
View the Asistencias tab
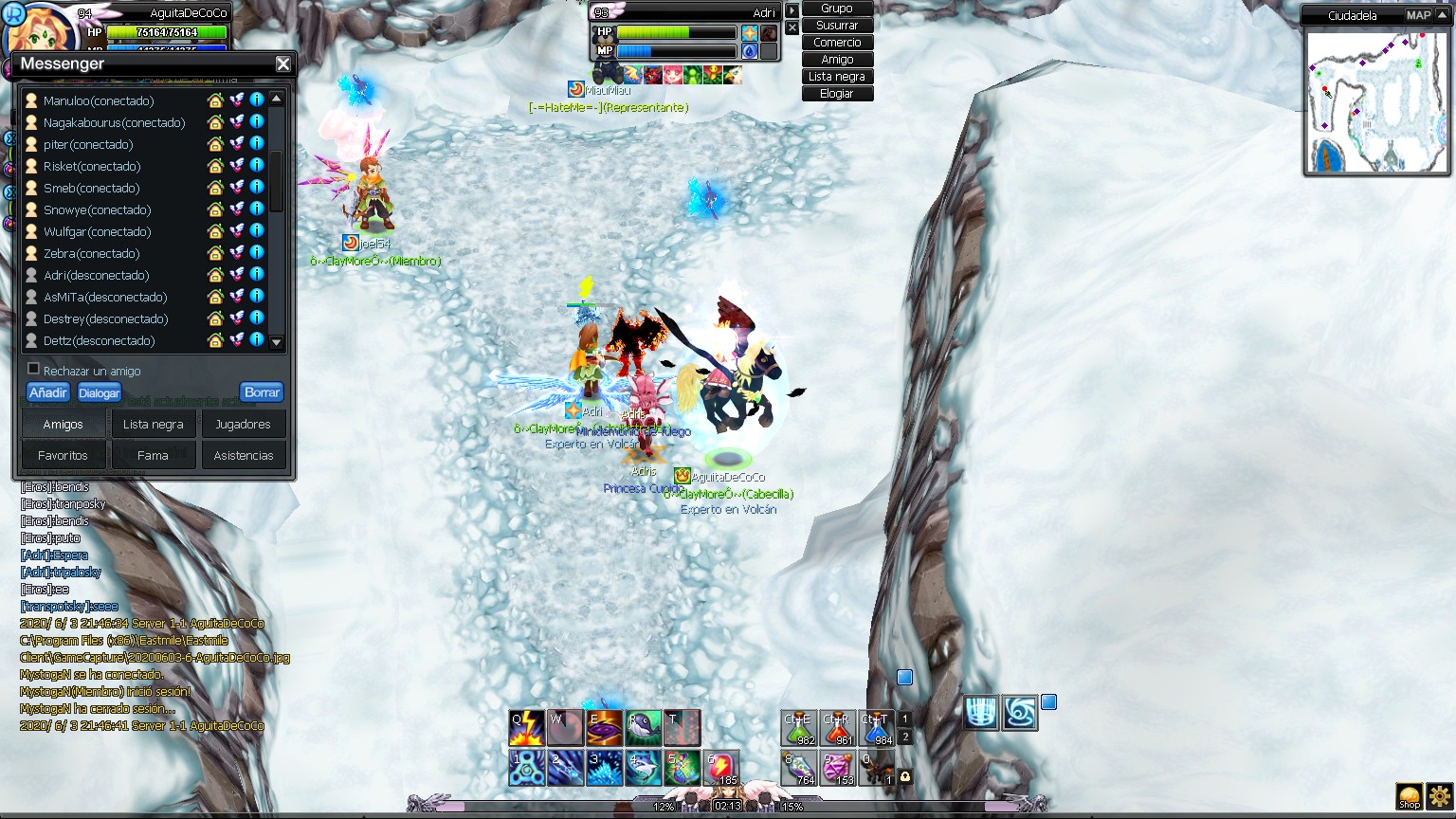(243, 456)
